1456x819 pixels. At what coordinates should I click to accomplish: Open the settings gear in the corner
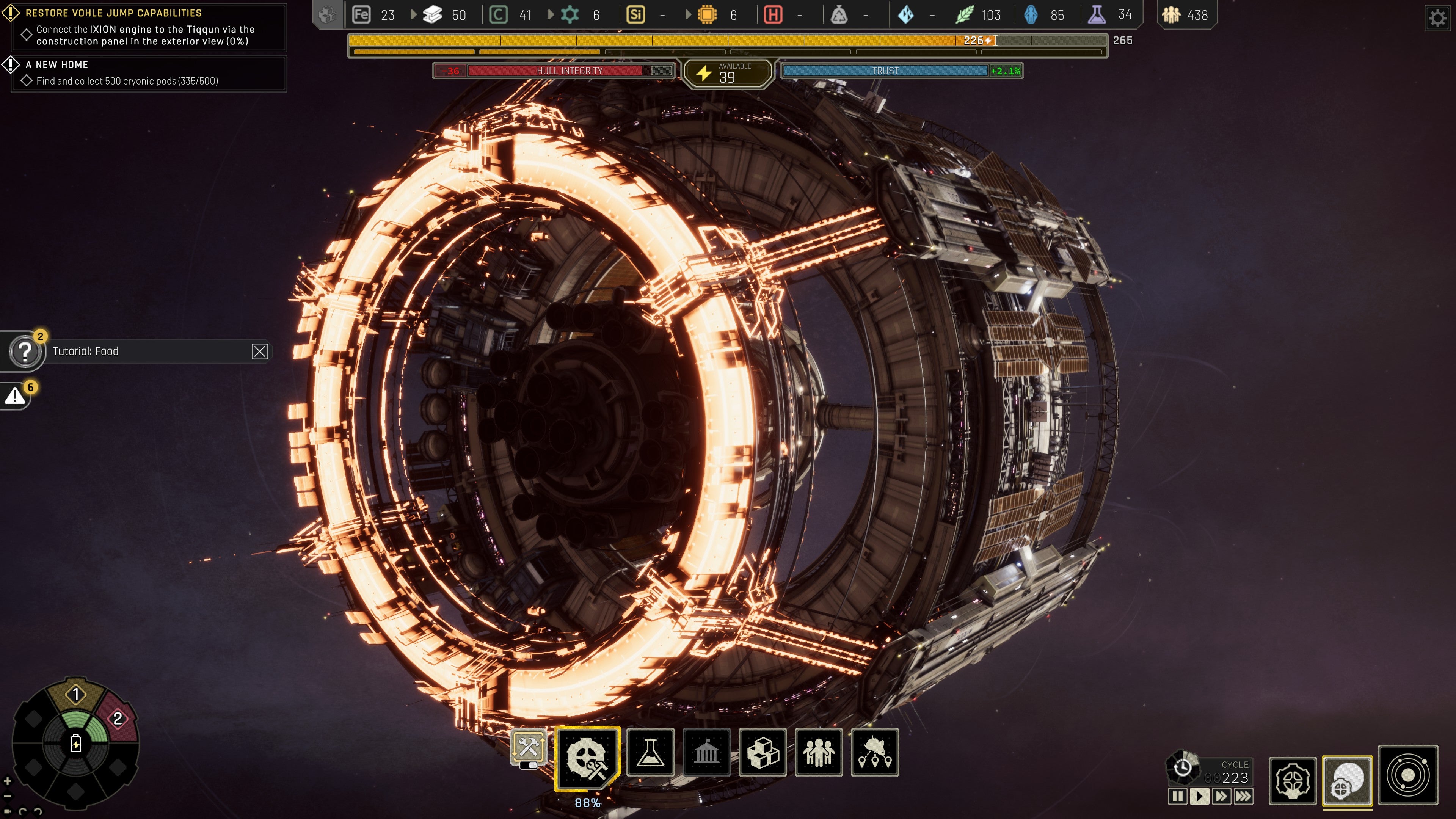point(1437,18)
